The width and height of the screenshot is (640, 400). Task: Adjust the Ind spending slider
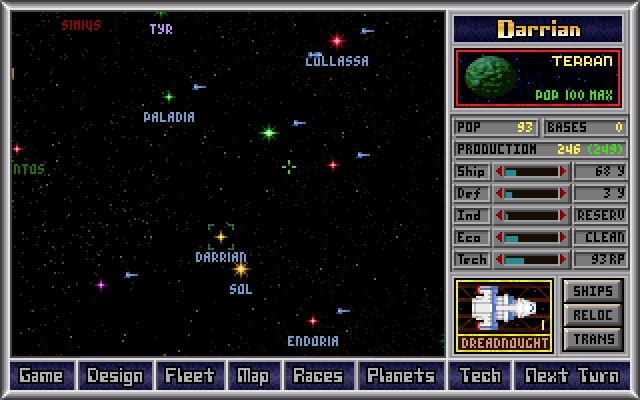click(x=532, y=215)
